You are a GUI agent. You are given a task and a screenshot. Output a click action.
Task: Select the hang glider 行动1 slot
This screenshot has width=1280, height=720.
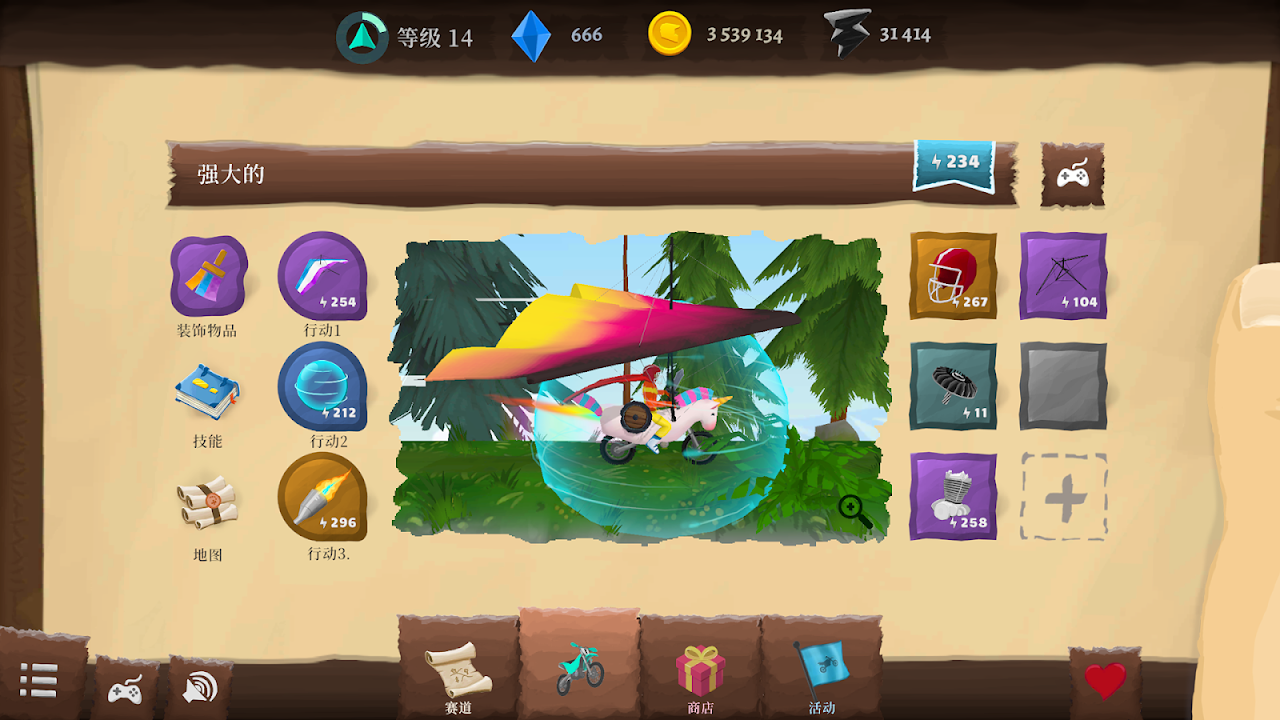point(322,277)
